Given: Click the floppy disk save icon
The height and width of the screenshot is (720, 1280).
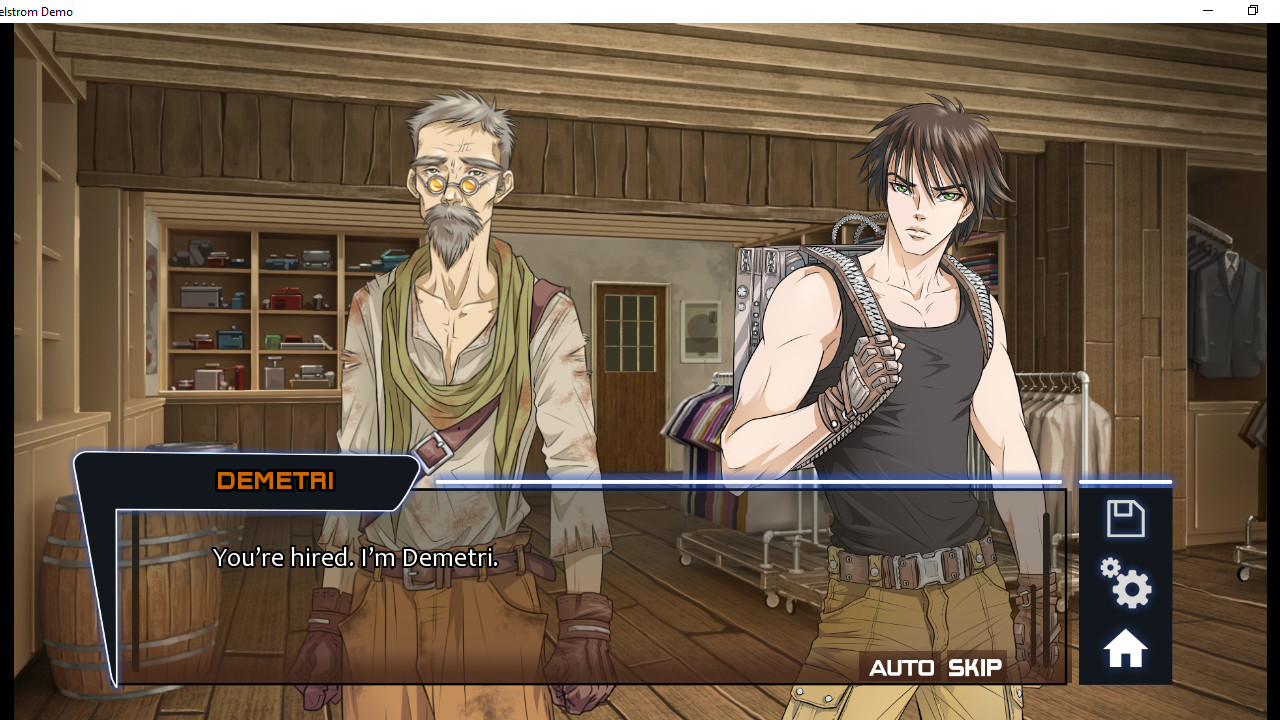Looking at the screenshot, I should [x=1125, y=517].
